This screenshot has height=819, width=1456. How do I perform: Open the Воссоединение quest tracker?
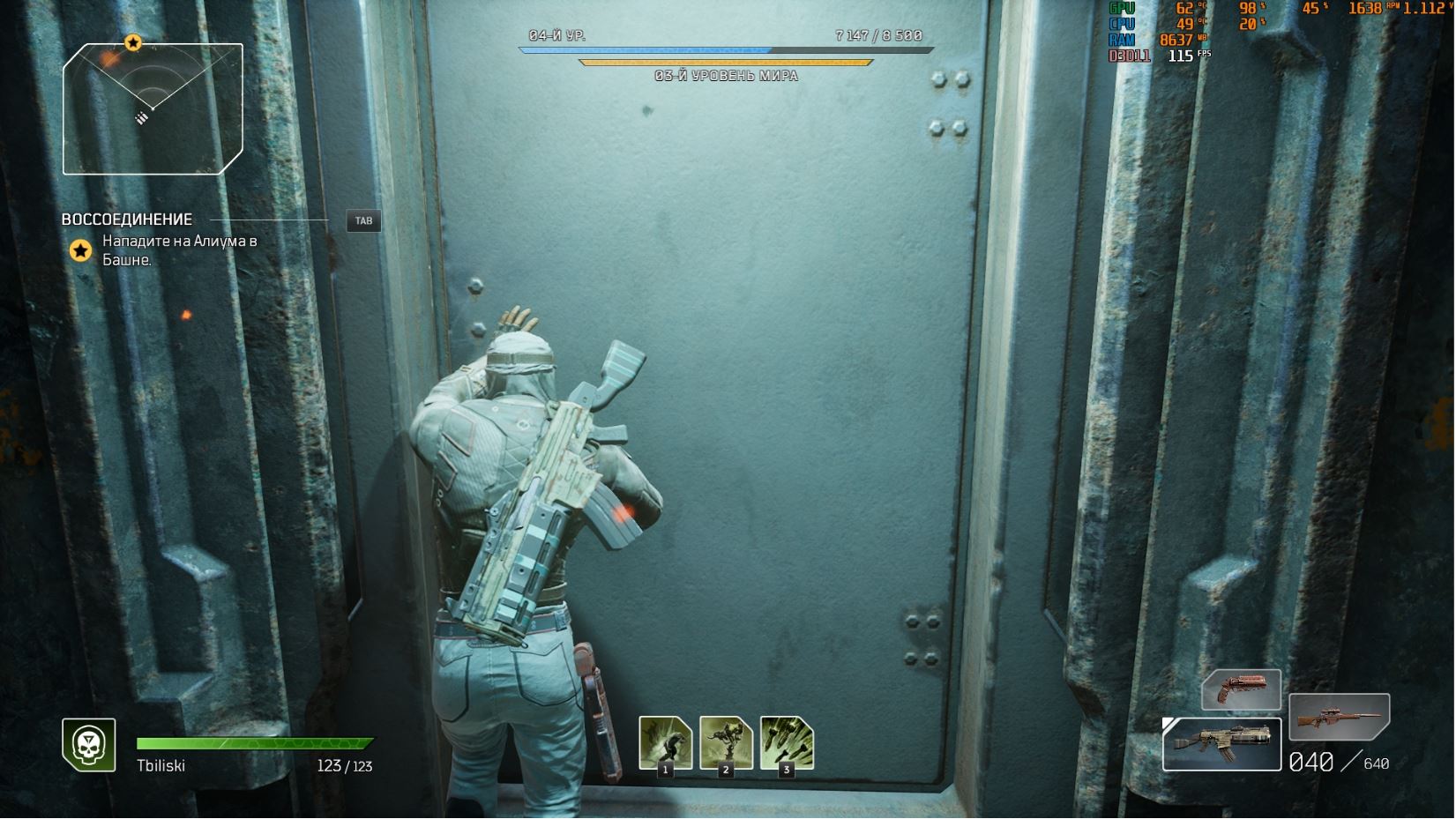127,220
